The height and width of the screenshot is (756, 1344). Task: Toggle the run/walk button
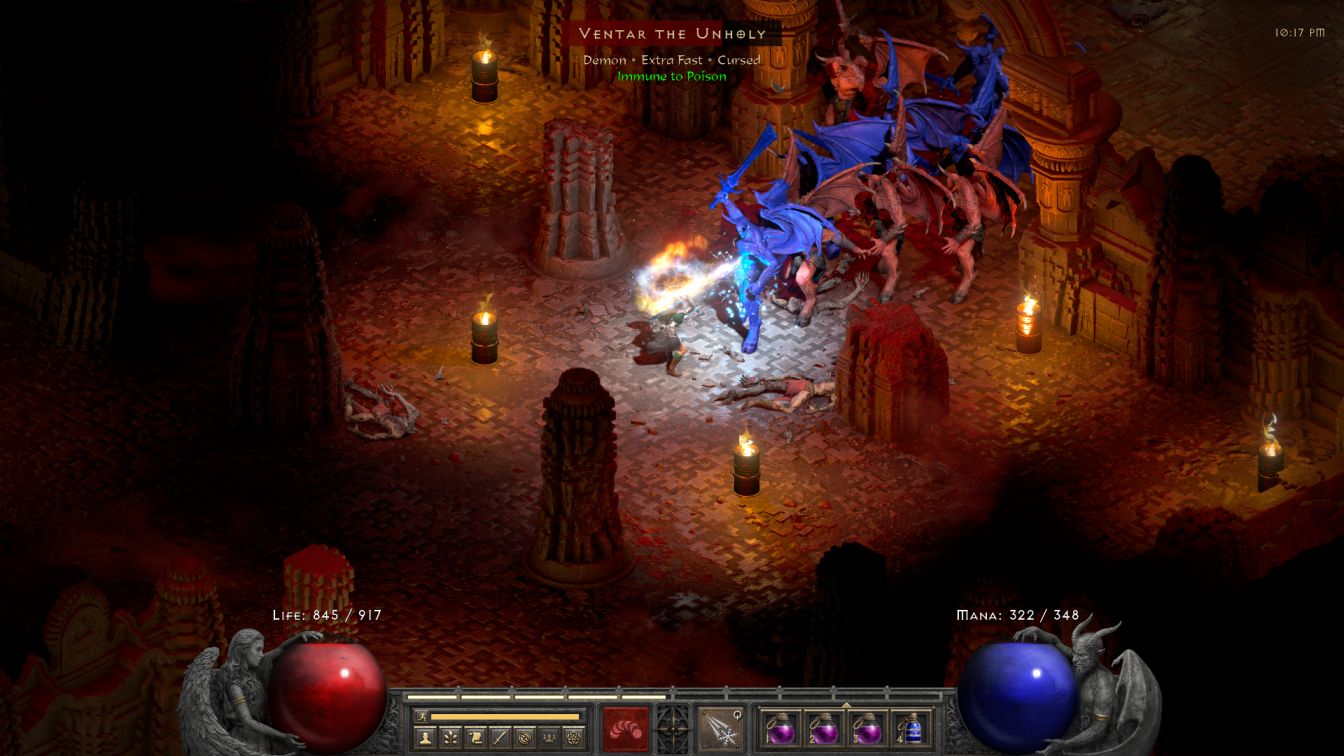[422, 716]
